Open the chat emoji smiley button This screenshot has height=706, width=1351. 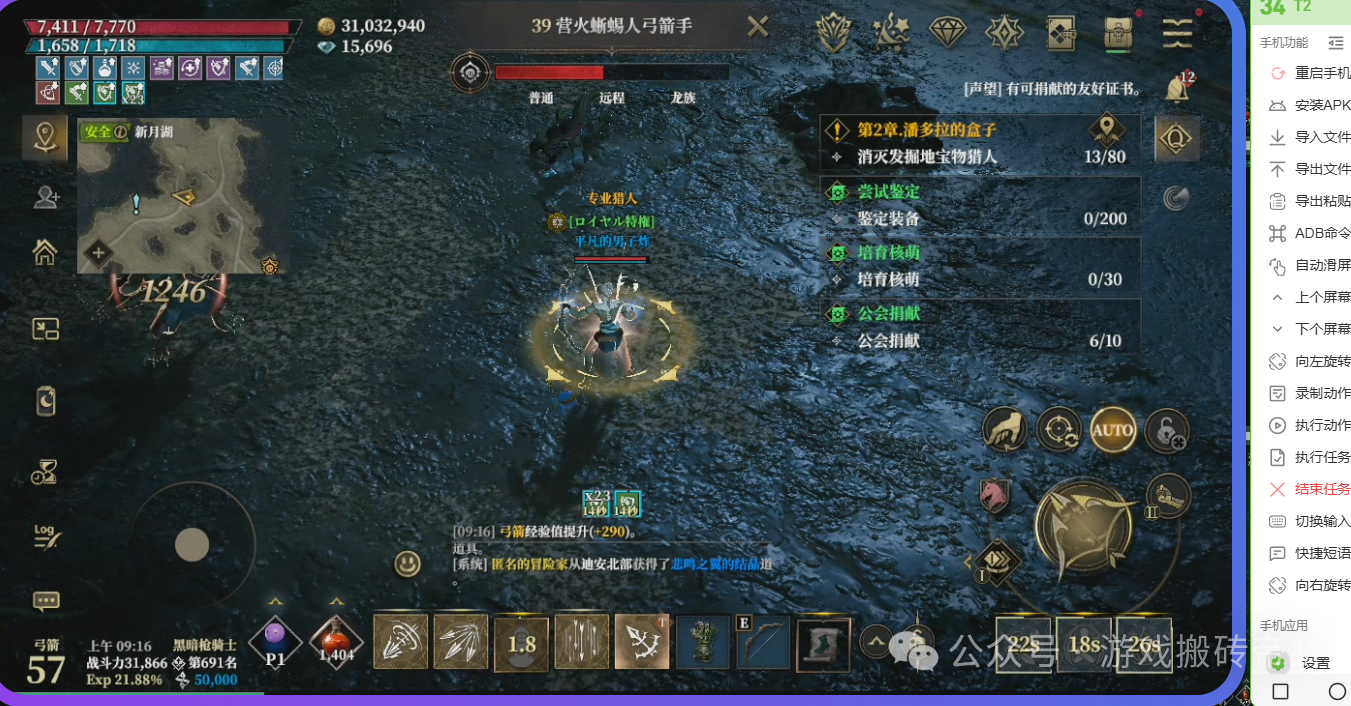coord(407,564)
